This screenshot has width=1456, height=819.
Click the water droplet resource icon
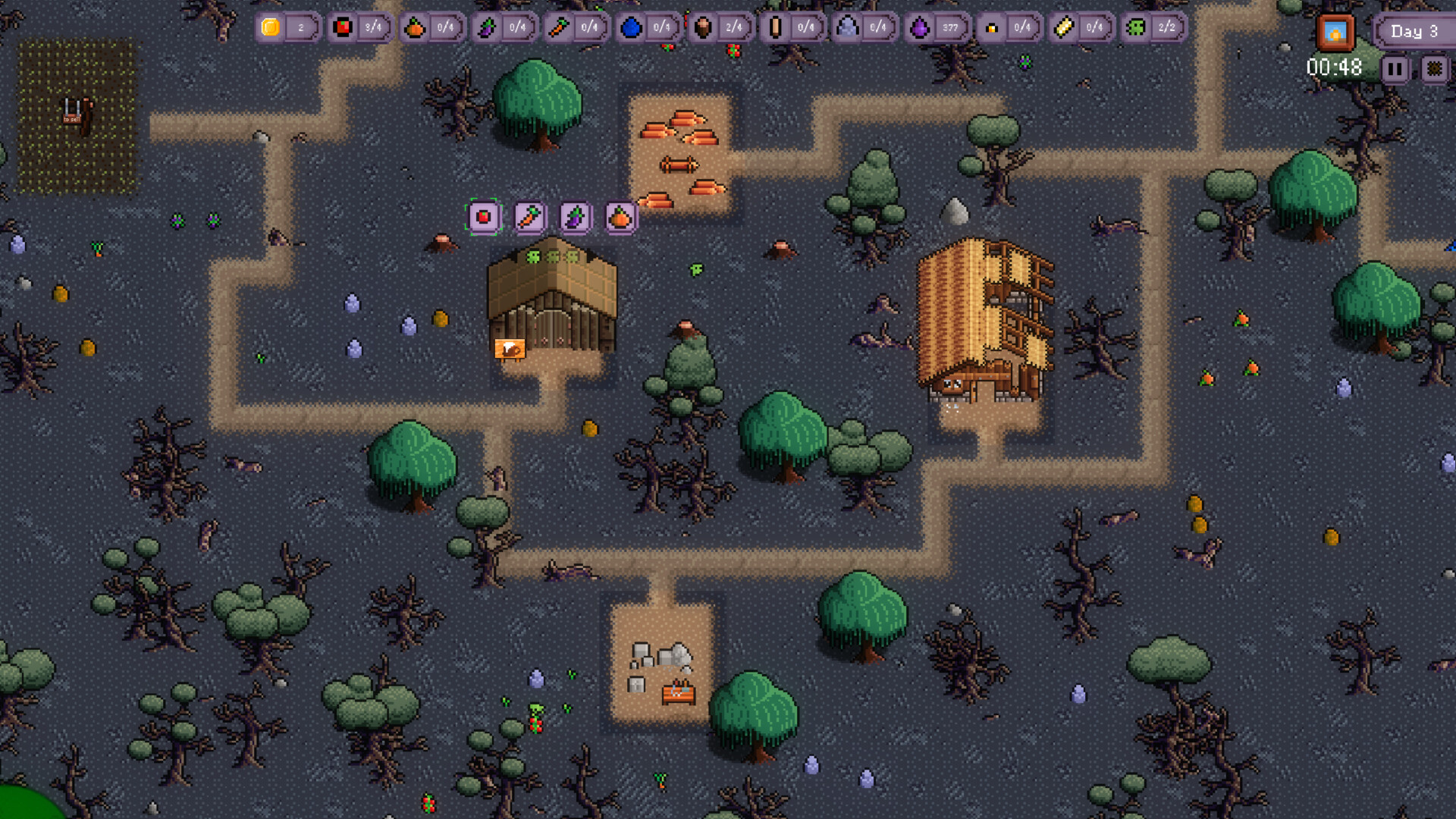click(632, 27)
